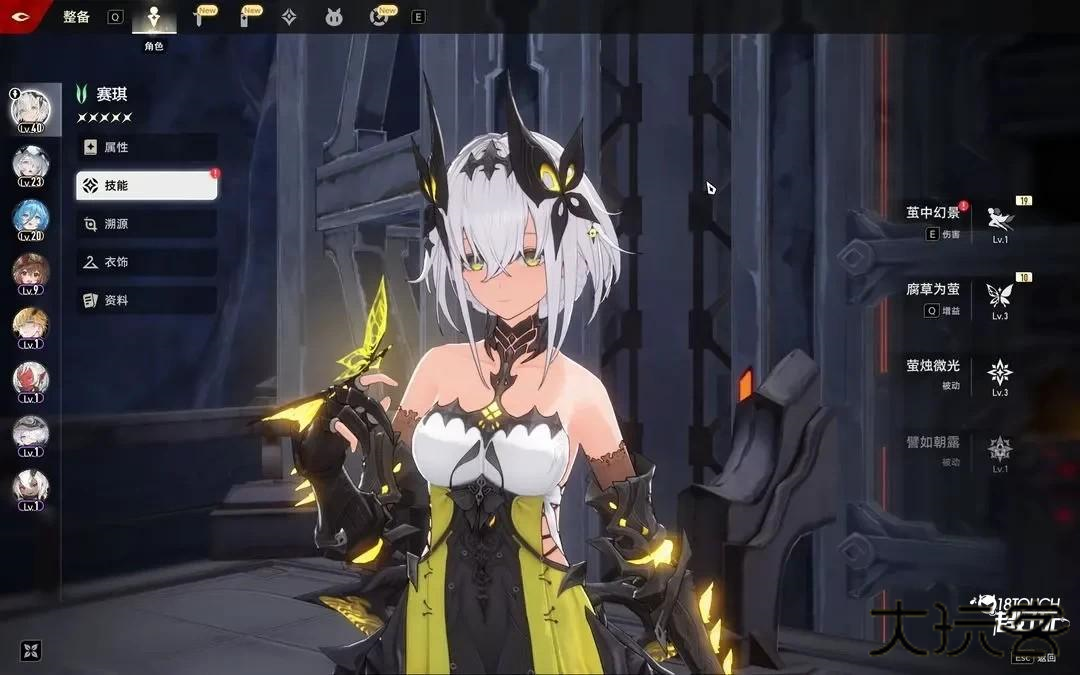Open the 资料 profile menu
Screen dimensions: 1080x675
coord(147,300)
